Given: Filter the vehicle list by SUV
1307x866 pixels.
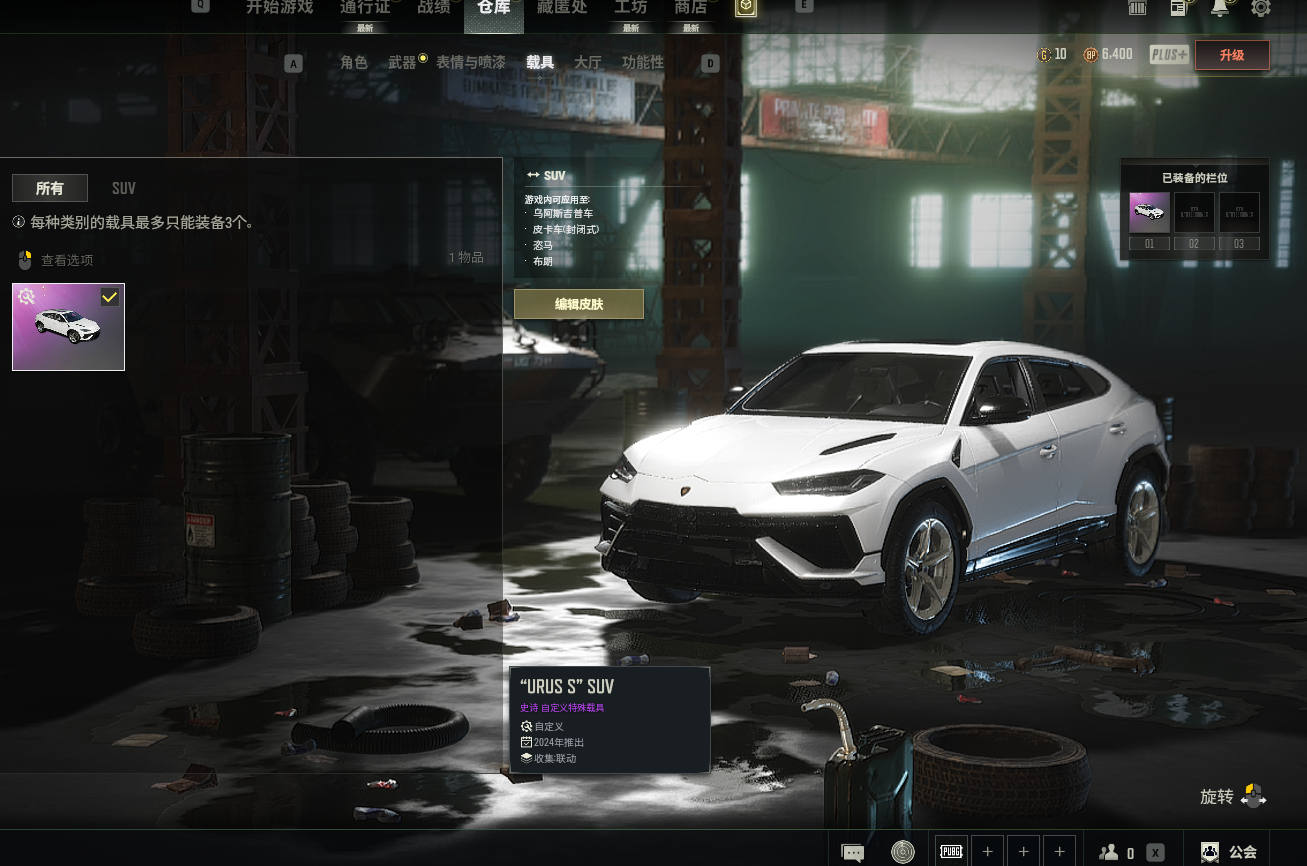Looking at the screenshot, I should pyautogui.click(x=124, y=188).
